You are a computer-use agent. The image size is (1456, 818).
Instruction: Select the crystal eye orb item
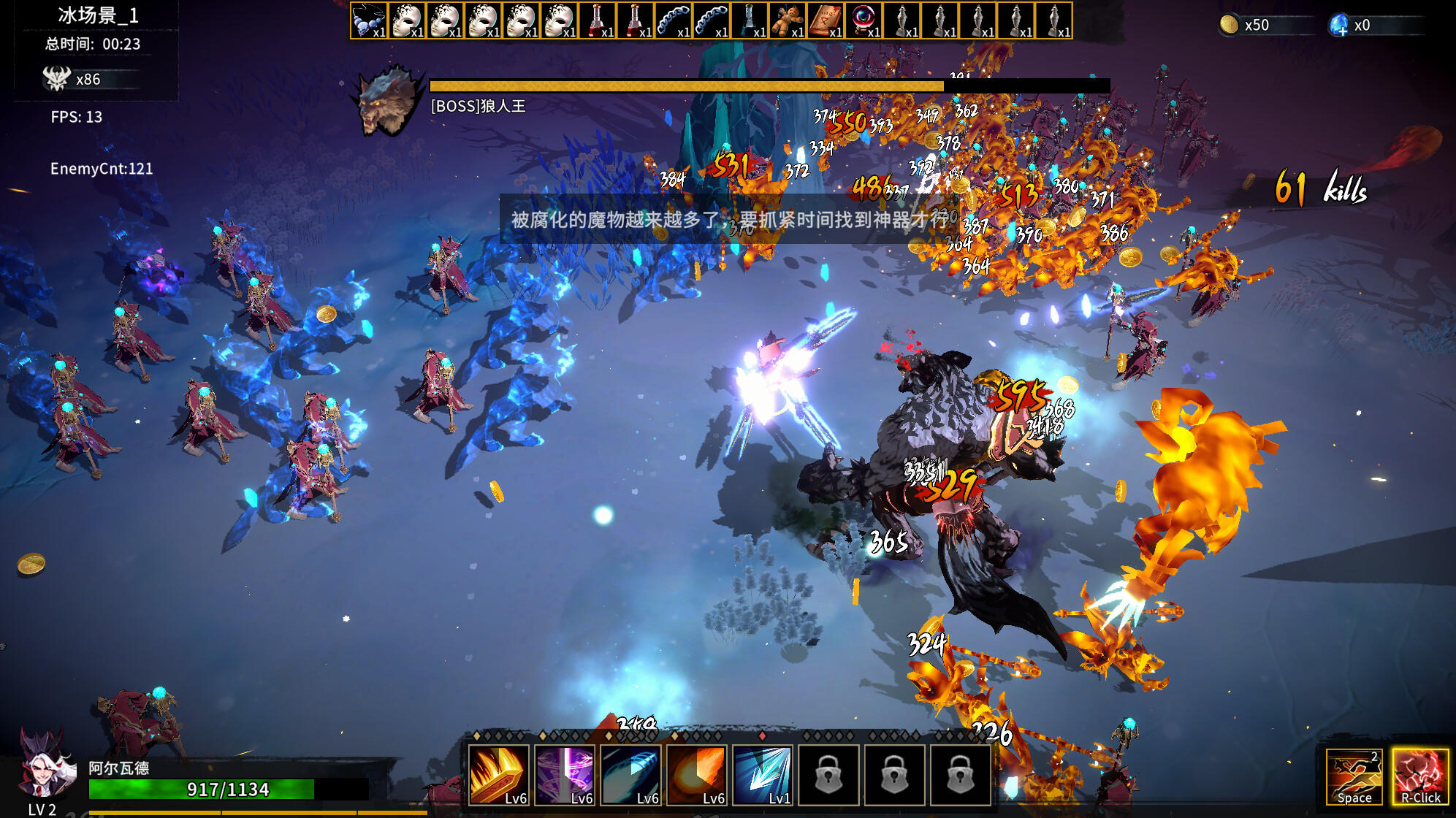(864, 20)
